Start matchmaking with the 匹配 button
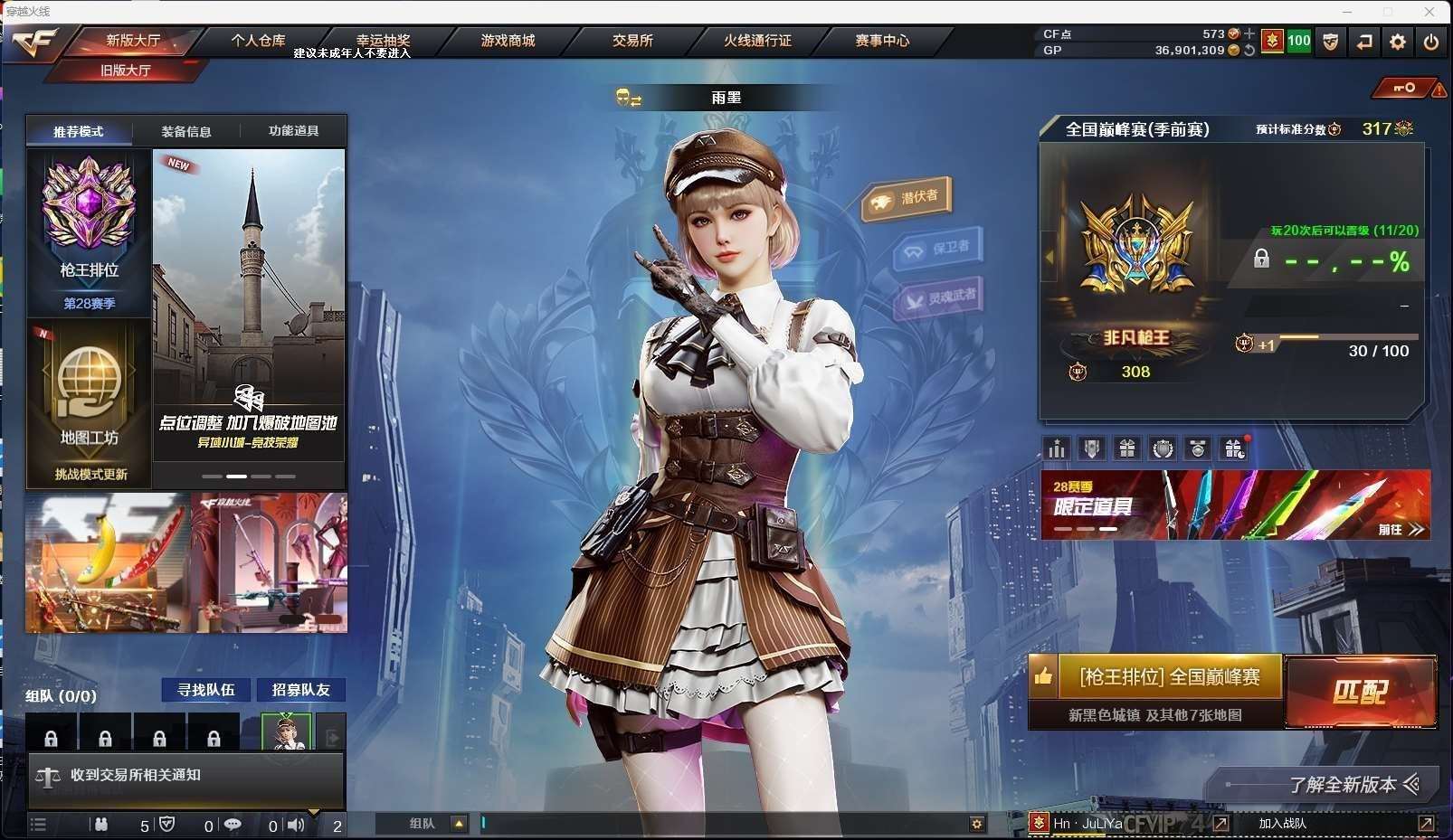 point(1360,692)
